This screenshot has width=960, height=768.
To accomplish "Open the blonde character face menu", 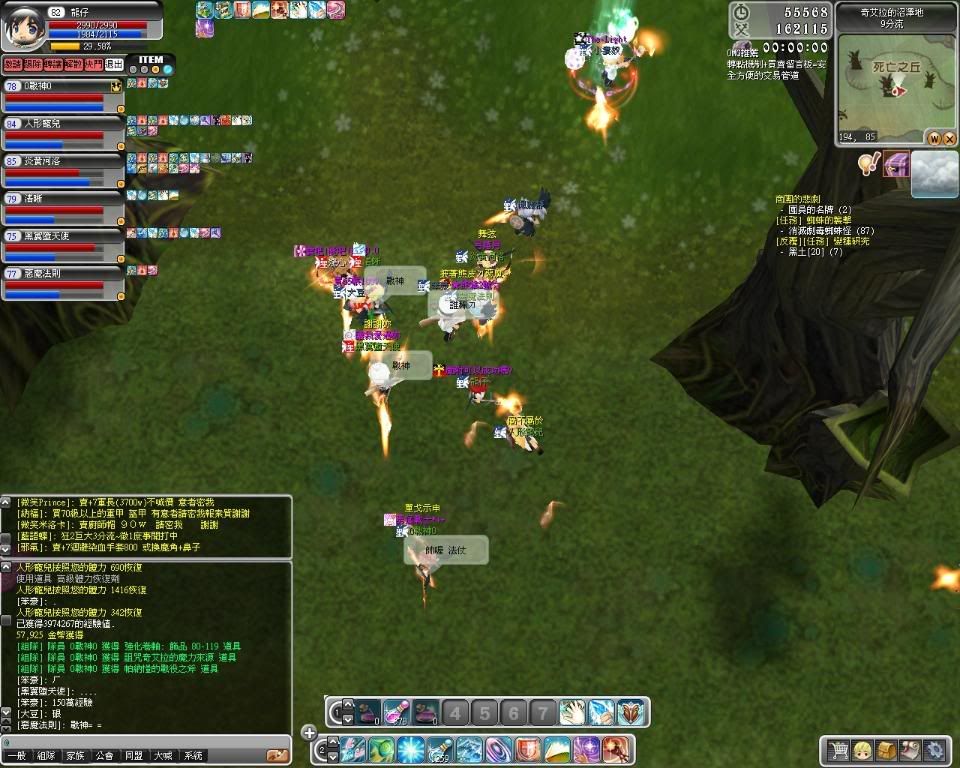I will [861, 749].
